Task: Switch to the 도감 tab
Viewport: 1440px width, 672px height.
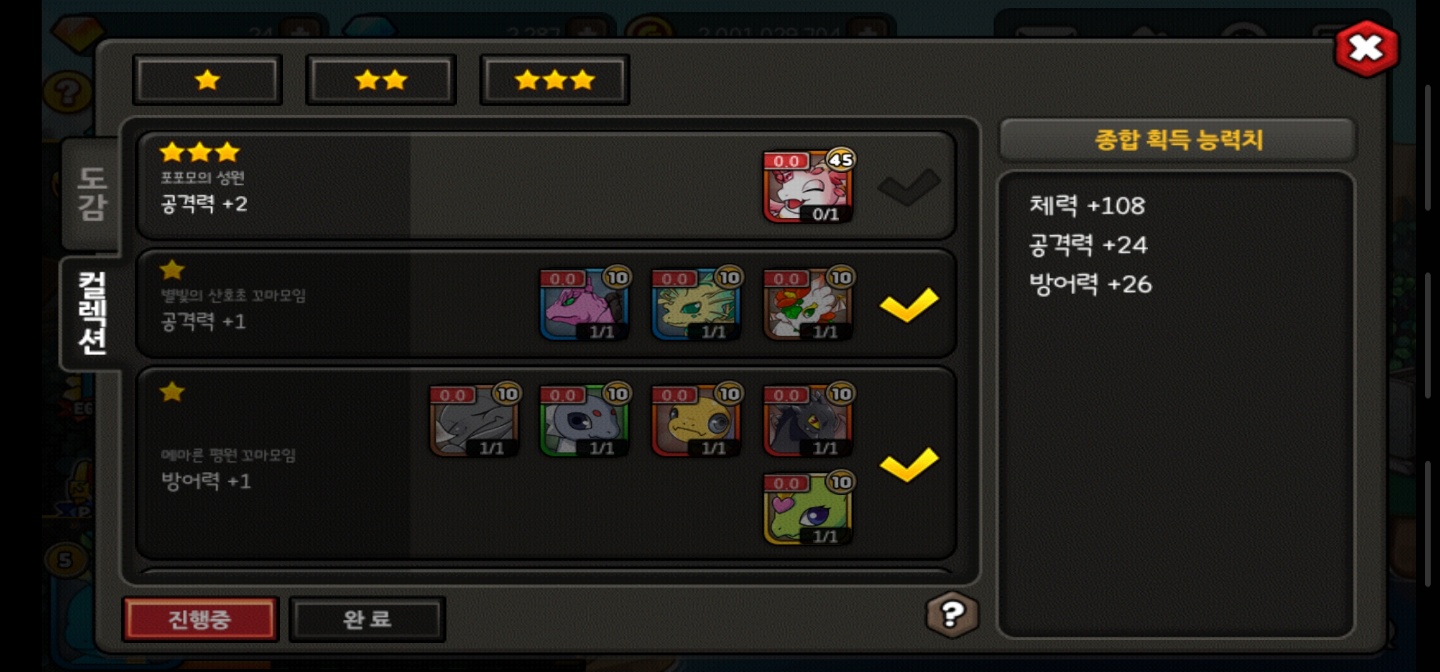Action: tap(91, 193)
